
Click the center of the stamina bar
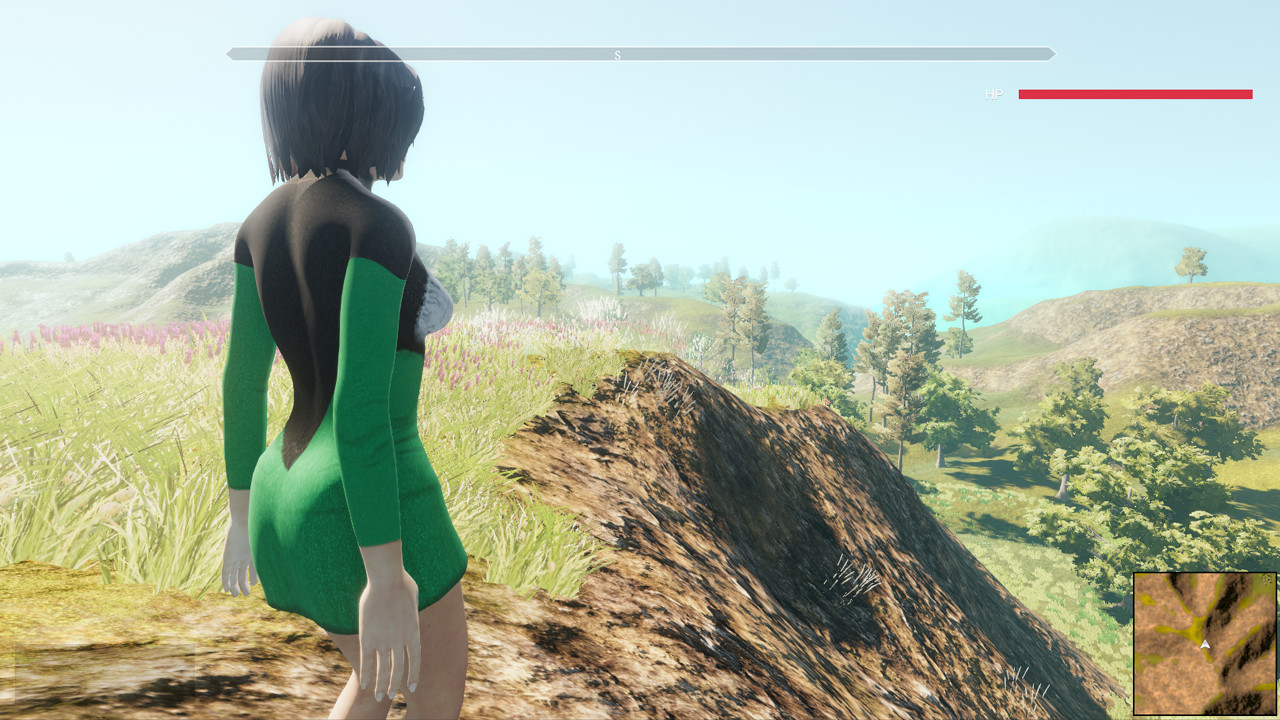[640, 55]
